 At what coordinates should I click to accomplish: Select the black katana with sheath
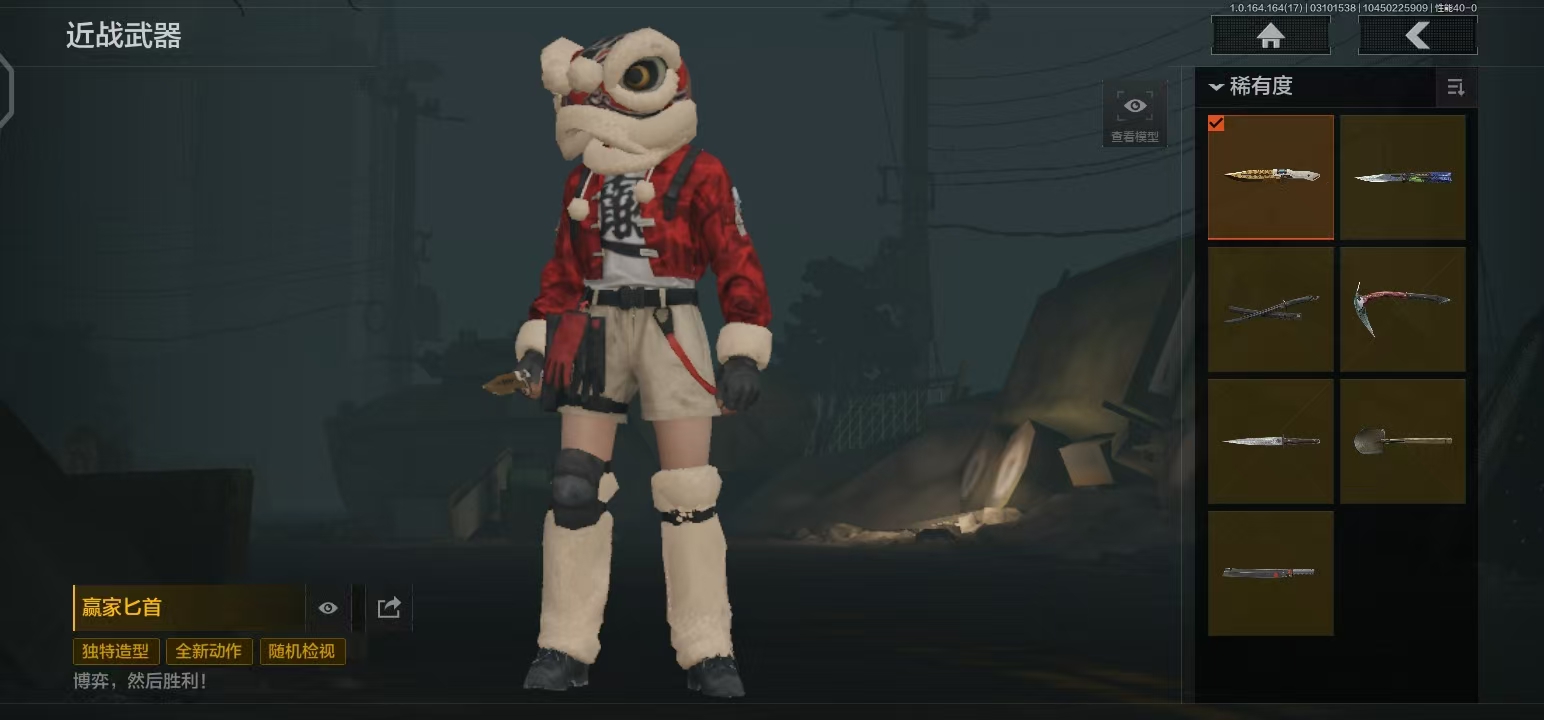pos(1270,309)
